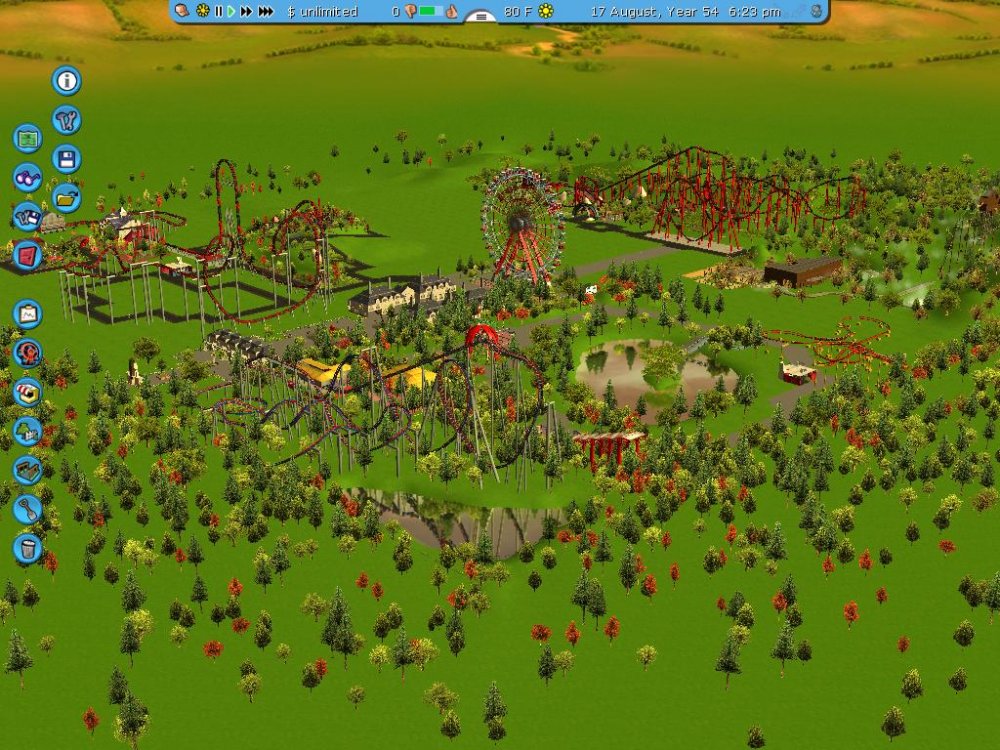Open the wrench and disk file menu
Screen dimensions: 1000x750
click(28, 216)
